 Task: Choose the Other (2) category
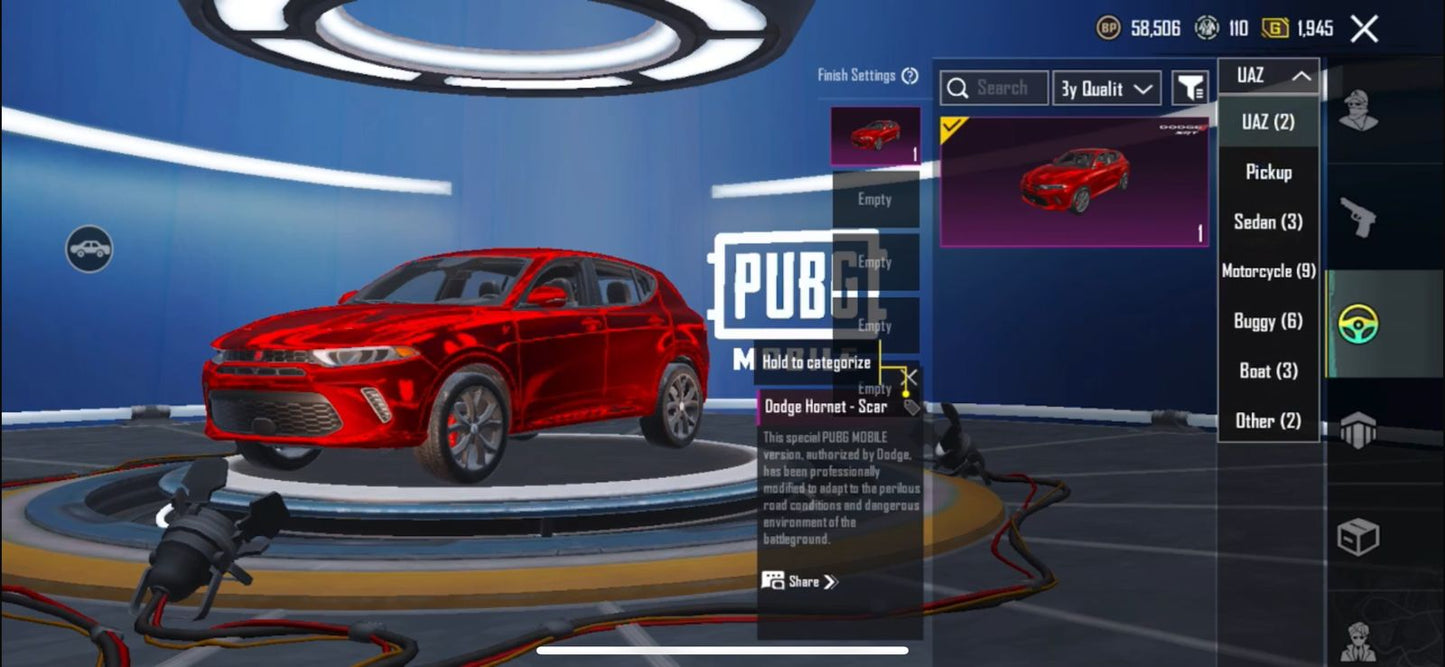[1268, 421]
